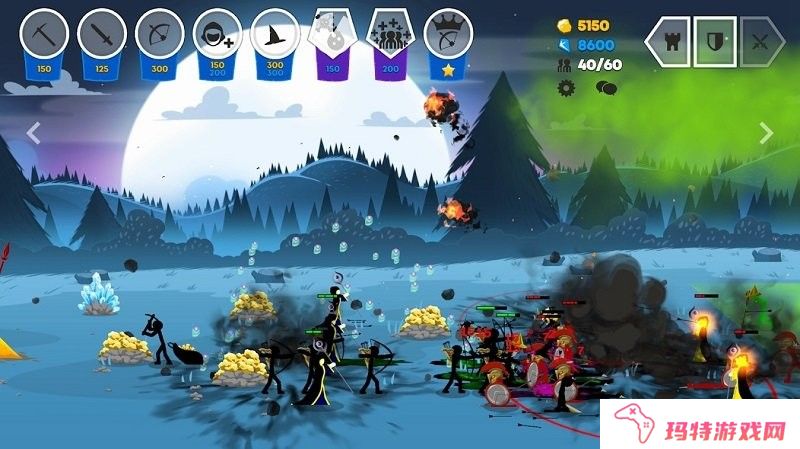Open settings with the gear icon
This screenshot has height=449, width=800.
567,88
